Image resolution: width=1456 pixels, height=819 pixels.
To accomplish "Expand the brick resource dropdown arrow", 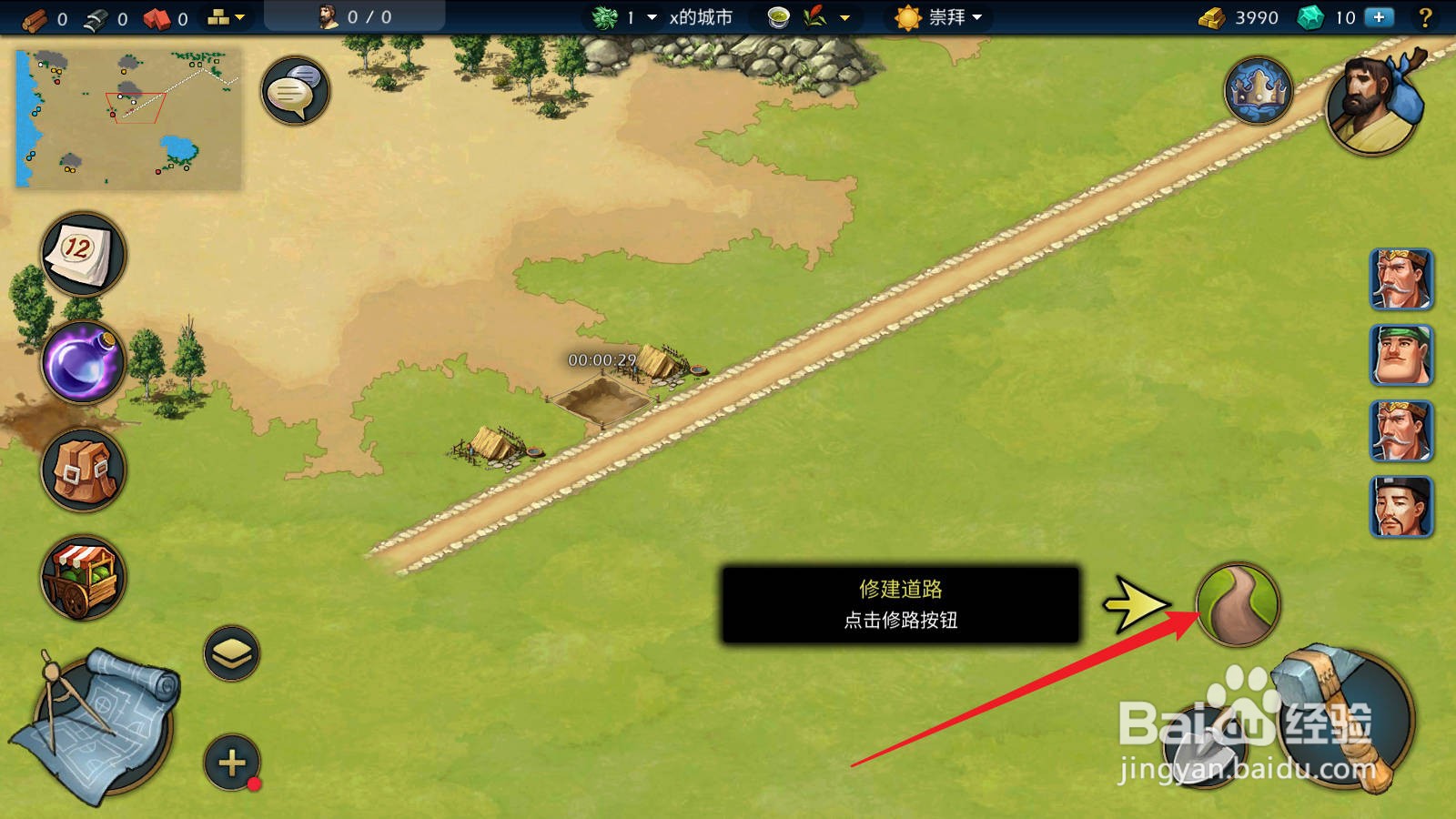I will click(238, 15).
